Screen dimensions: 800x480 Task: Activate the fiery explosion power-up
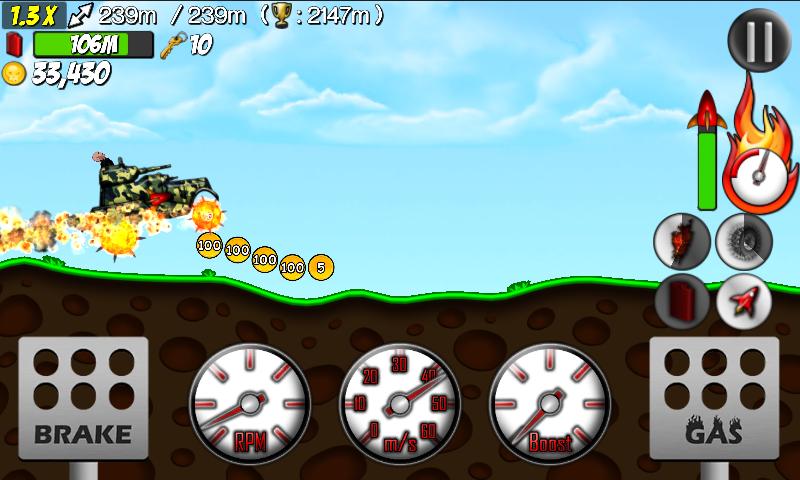[682, 242]
